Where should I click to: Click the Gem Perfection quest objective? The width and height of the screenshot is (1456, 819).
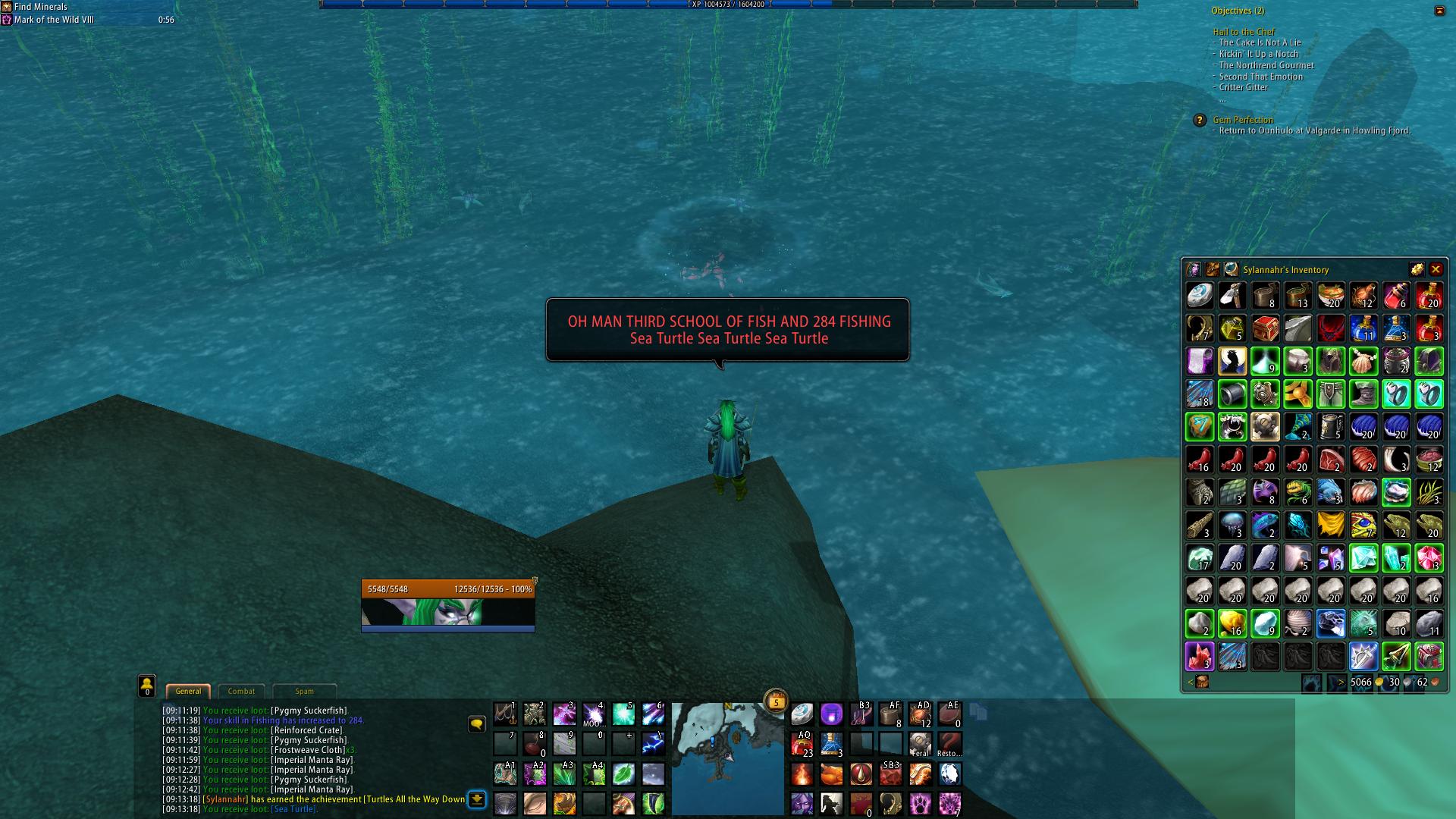[x=1243, y=120]
